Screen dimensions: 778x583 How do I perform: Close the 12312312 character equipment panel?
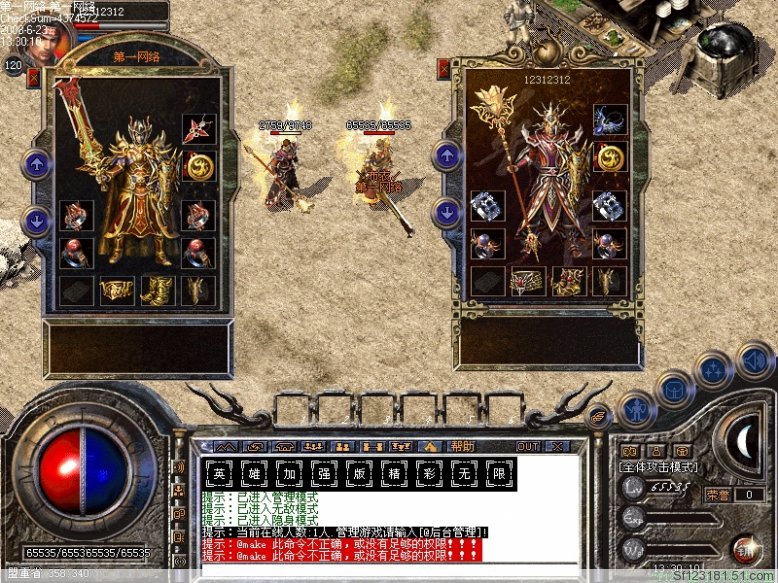[444, 68]
